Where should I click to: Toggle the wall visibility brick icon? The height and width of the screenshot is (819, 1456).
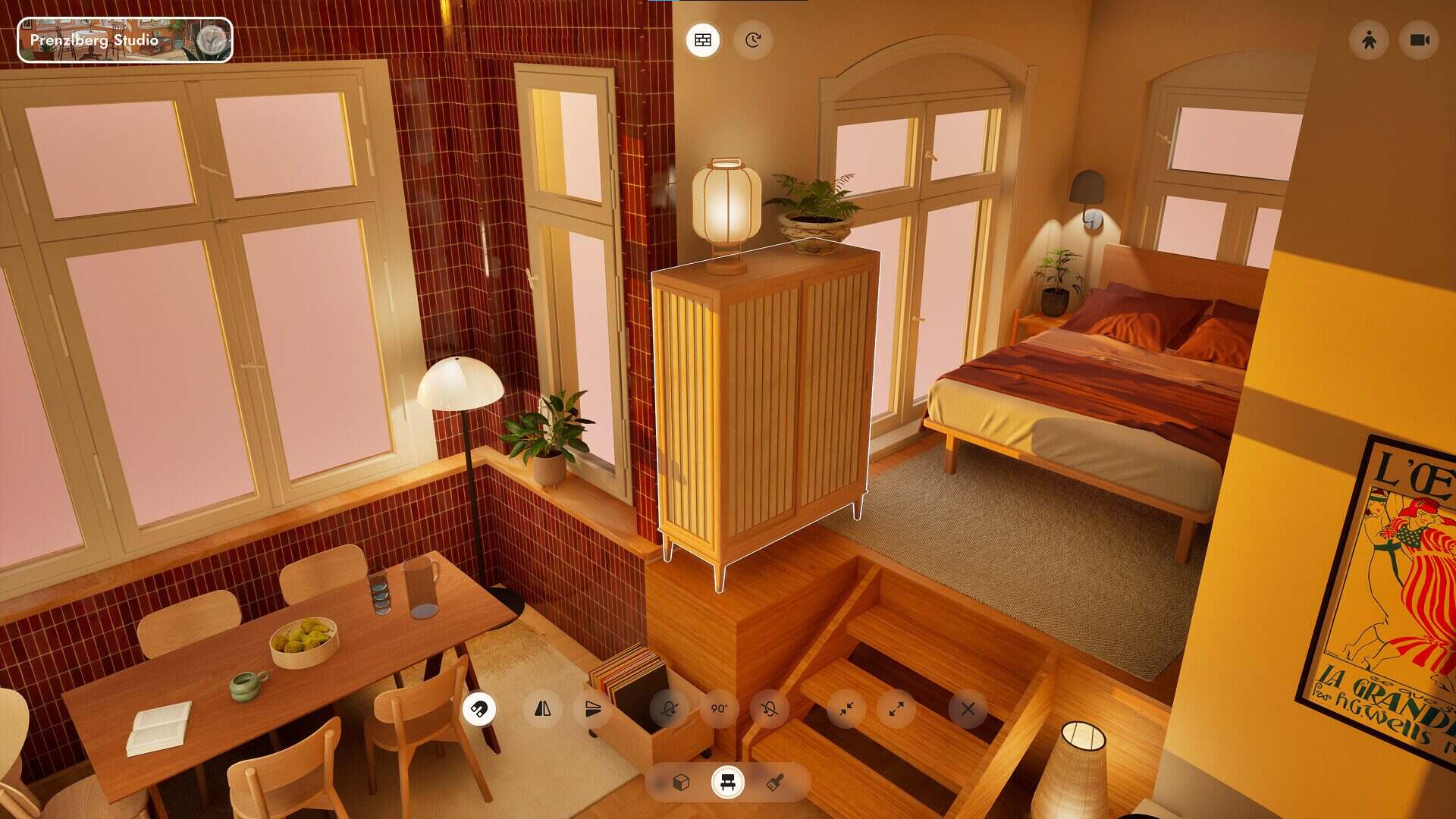(702, 40)
